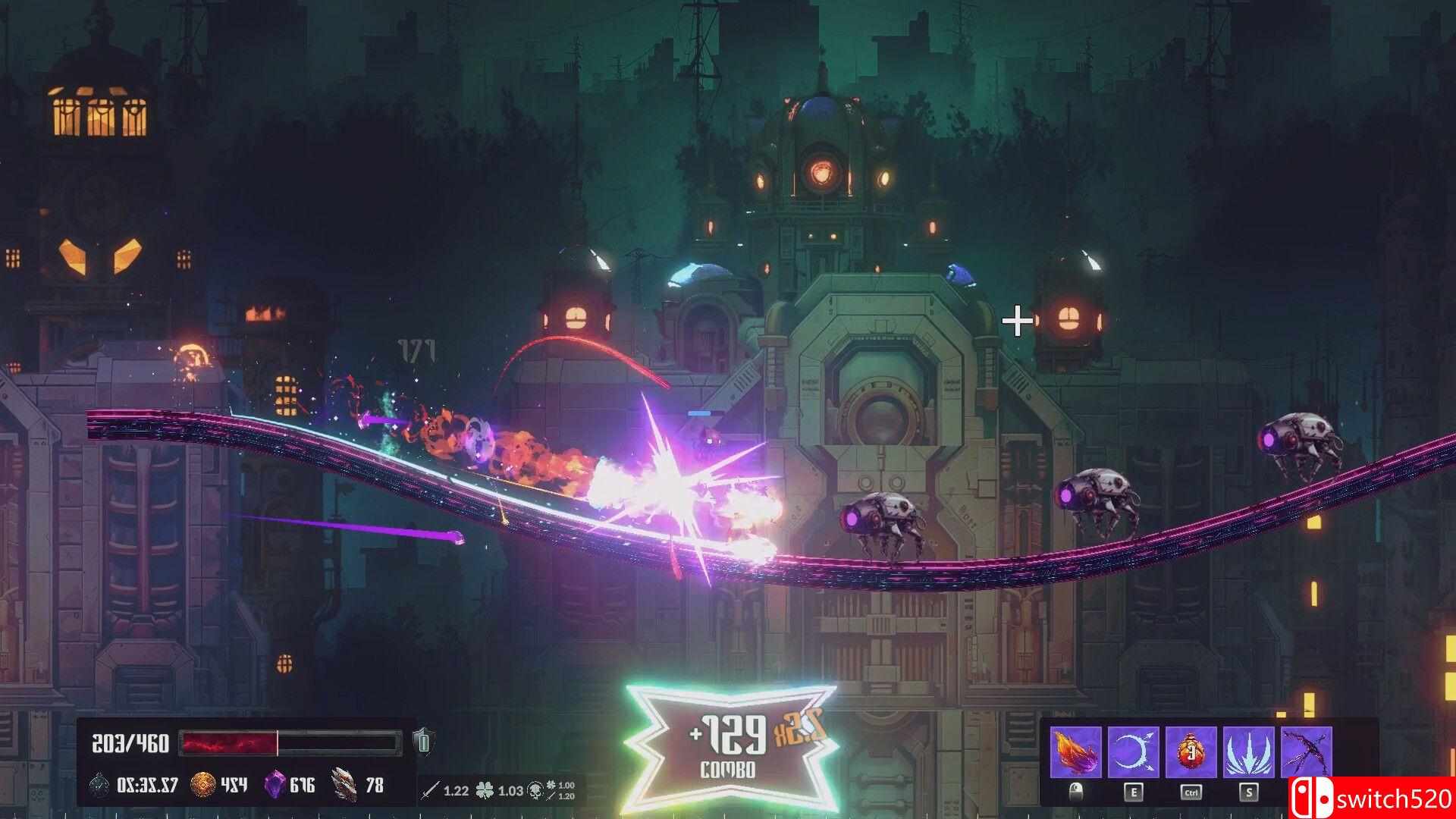Click the gold coin currency icon
The width and height of the screenshot is (1456, 819).
pos(203,783)
